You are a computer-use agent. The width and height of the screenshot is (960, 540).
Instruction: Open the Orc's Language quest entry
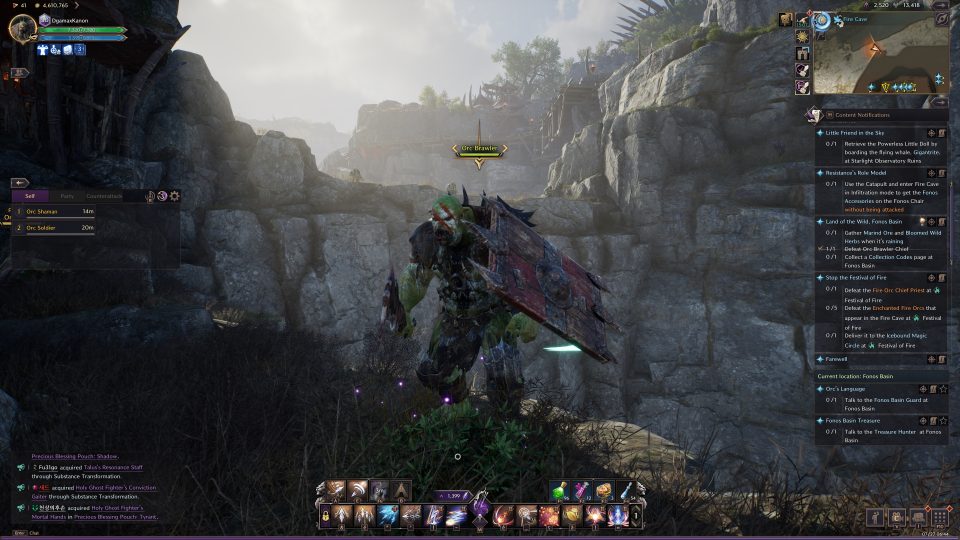point(847,388)
